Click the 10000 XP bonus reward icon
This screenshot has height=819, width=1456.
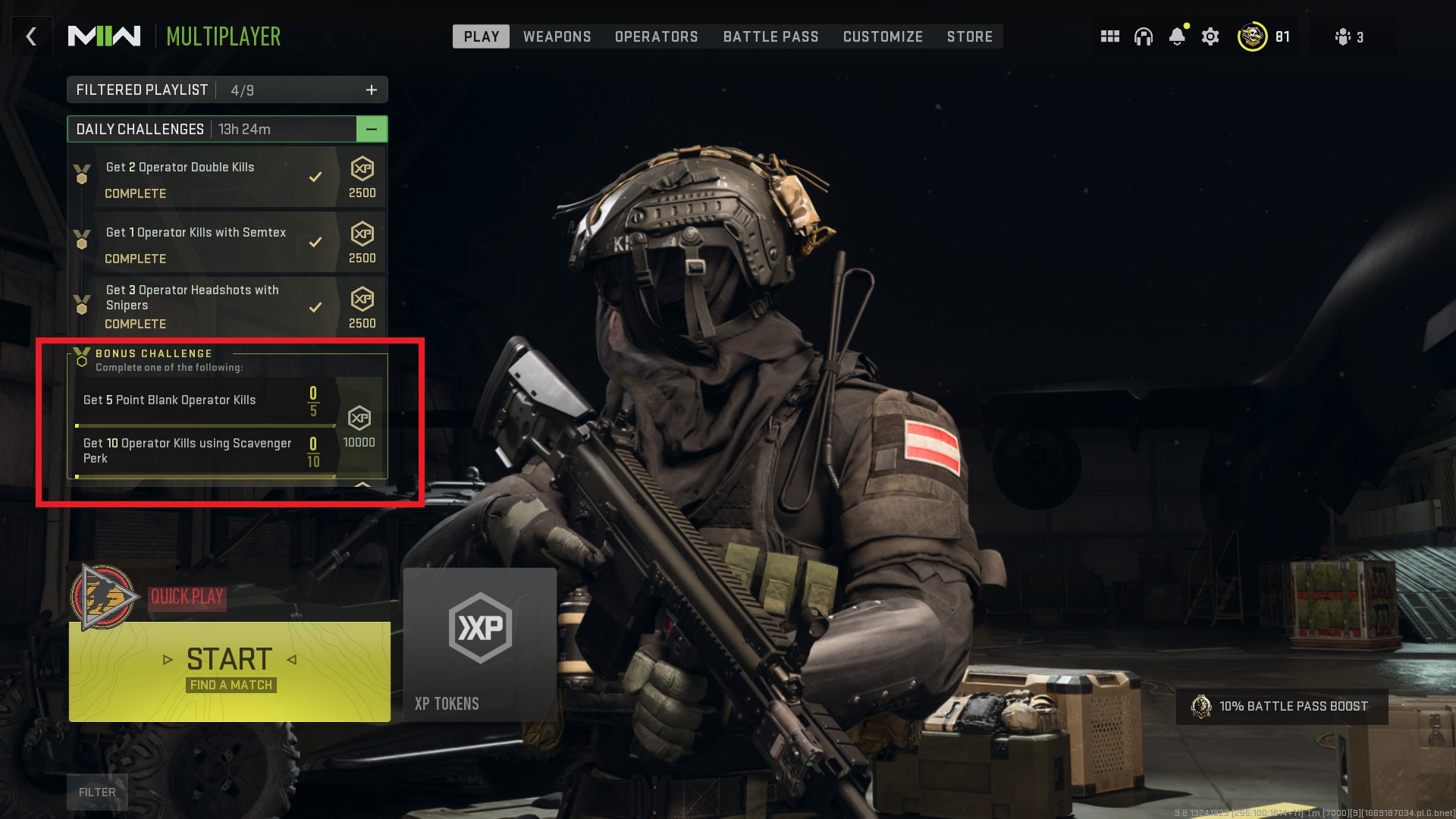pyautogui.click(x=361, y=416)
